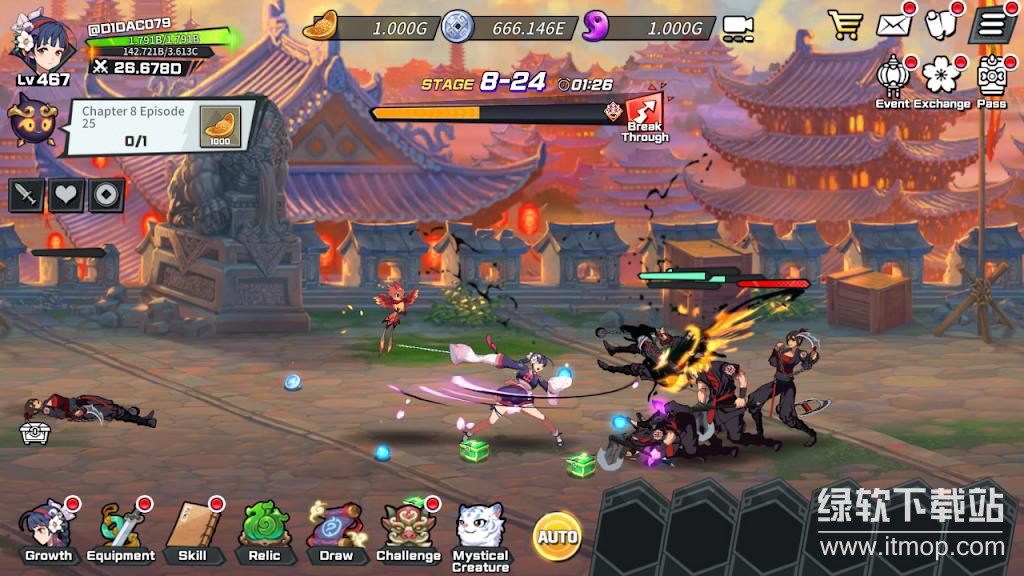Open the Relic menu
Viewport: 1024px width, 576px height.
pos(264,530)
